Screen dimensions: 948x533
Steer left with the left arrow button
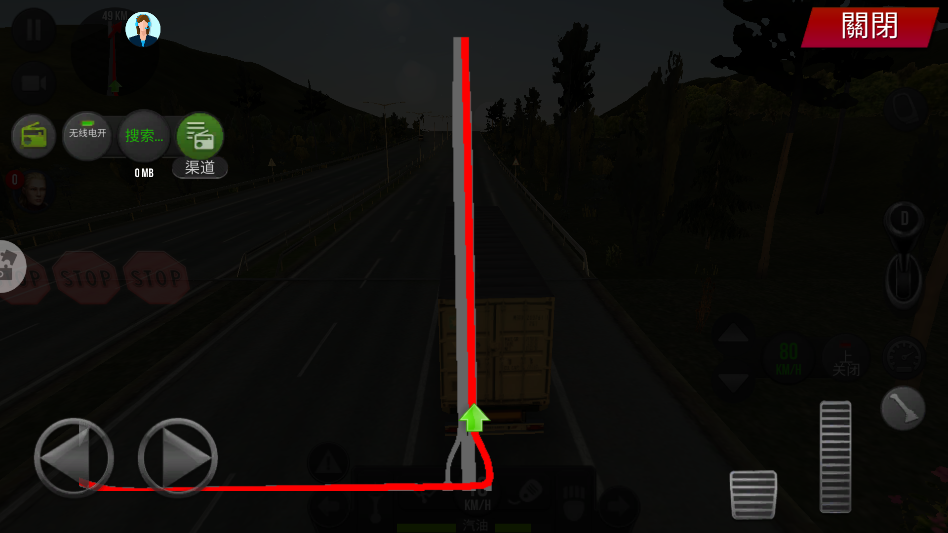click(73, 458)
